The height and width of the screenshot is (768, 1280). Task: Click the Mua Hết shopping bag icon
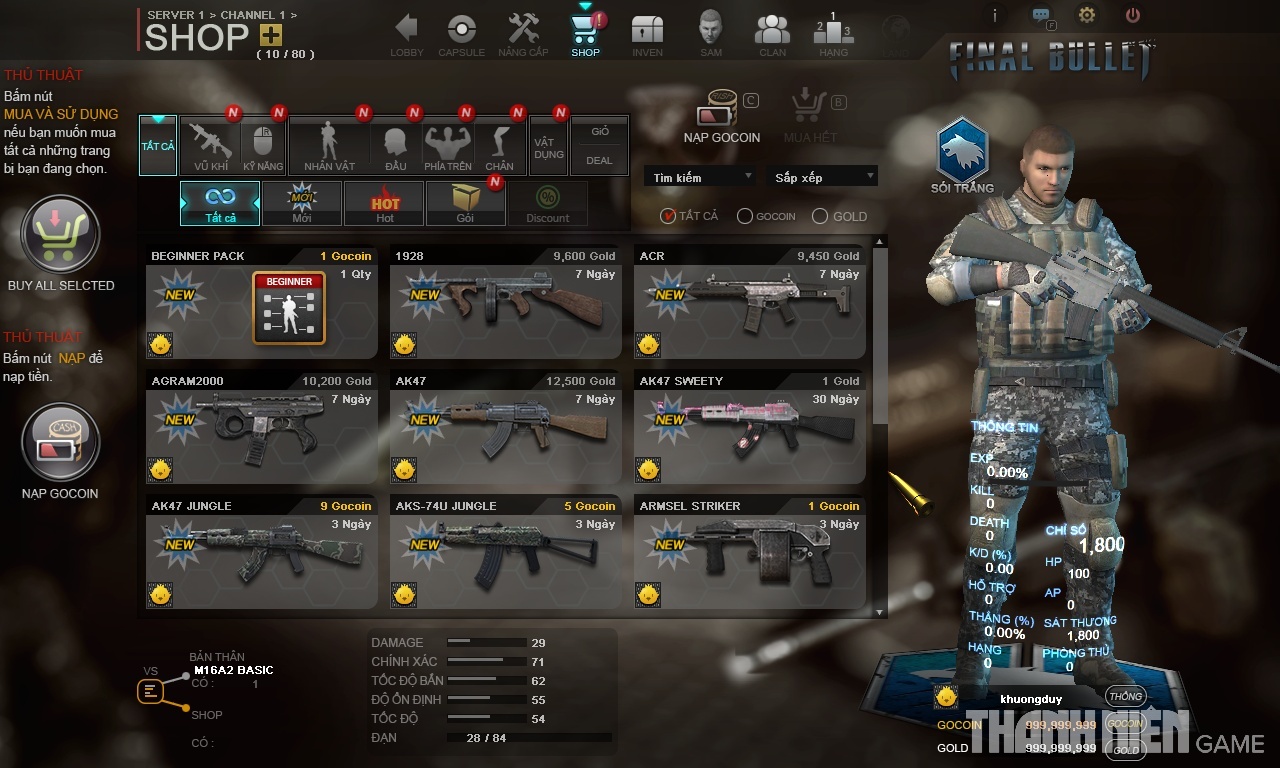[808, 110]
